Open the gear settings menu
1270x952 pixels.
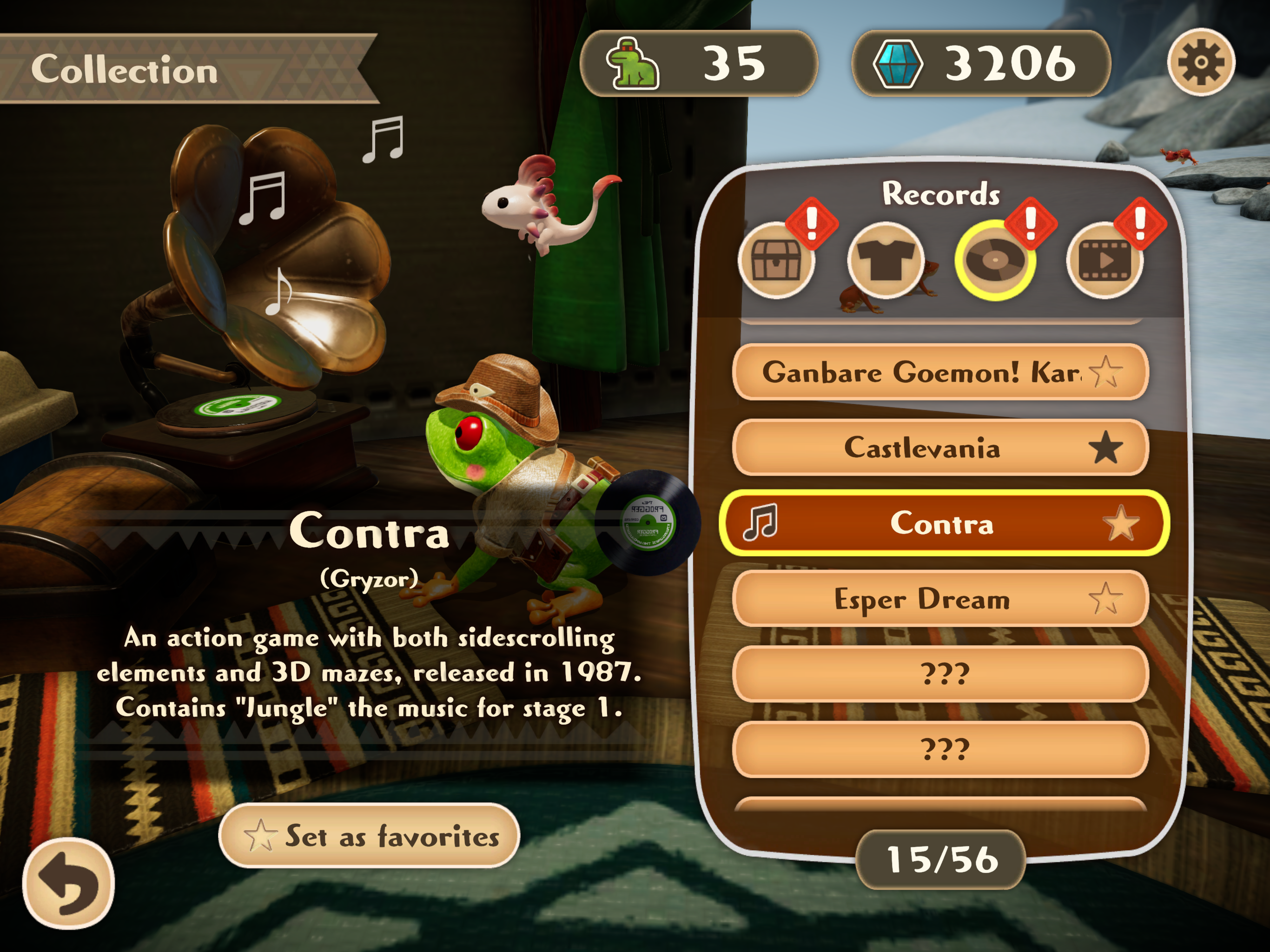[x=1201, y=62]
